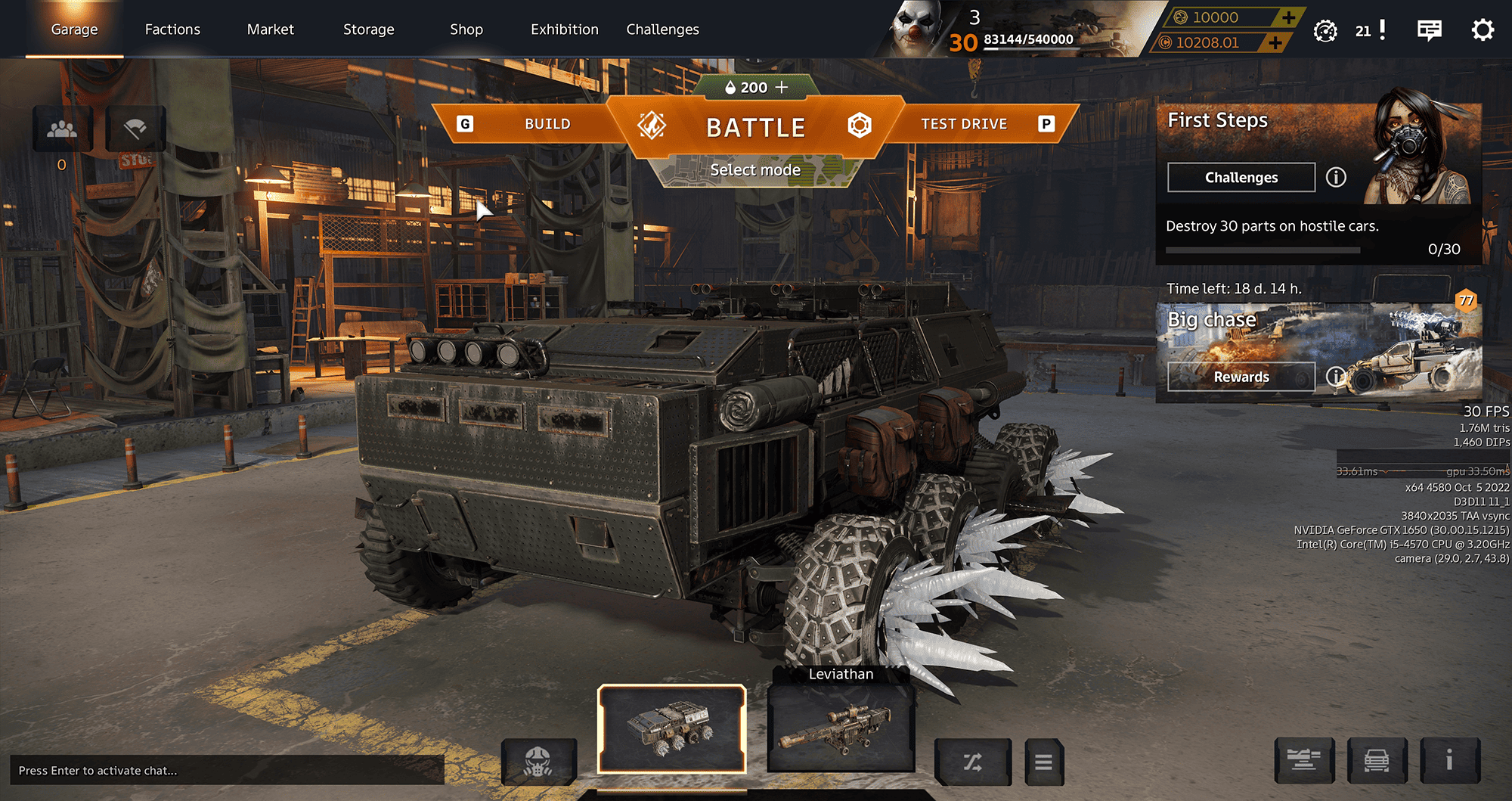Switch to the Factions tab
The height and width of the screenshot is (801, 1512).
click(172, 29)
